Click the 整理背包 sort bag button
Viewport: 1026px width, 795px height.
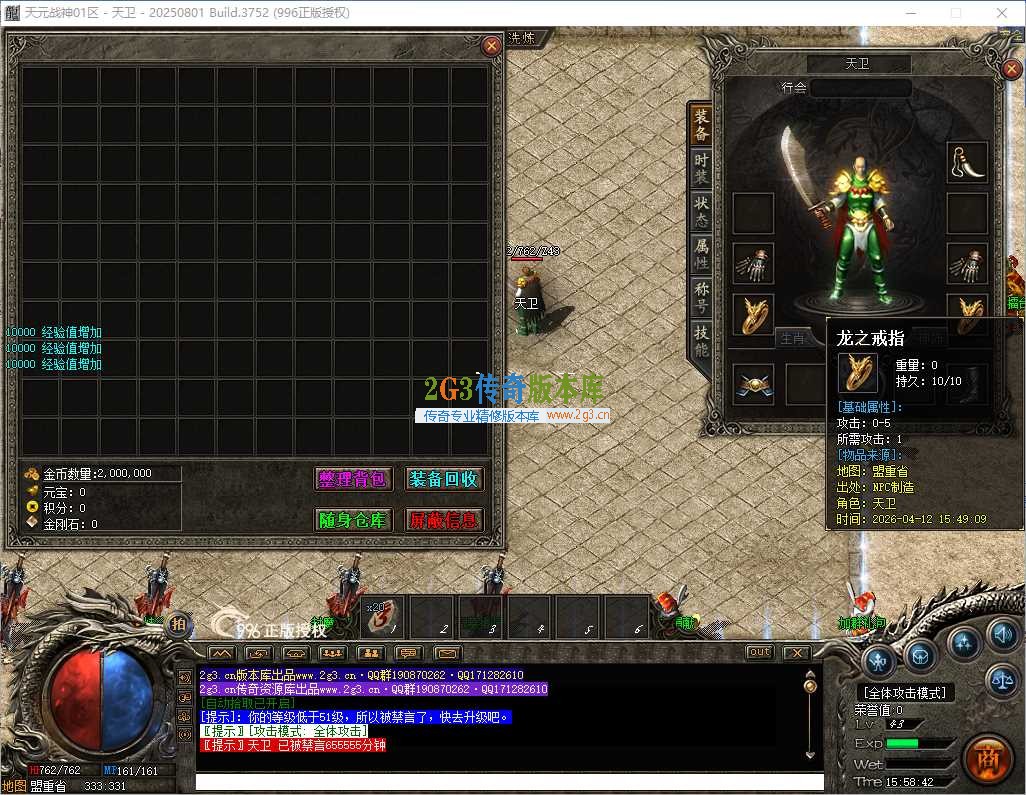352,479
